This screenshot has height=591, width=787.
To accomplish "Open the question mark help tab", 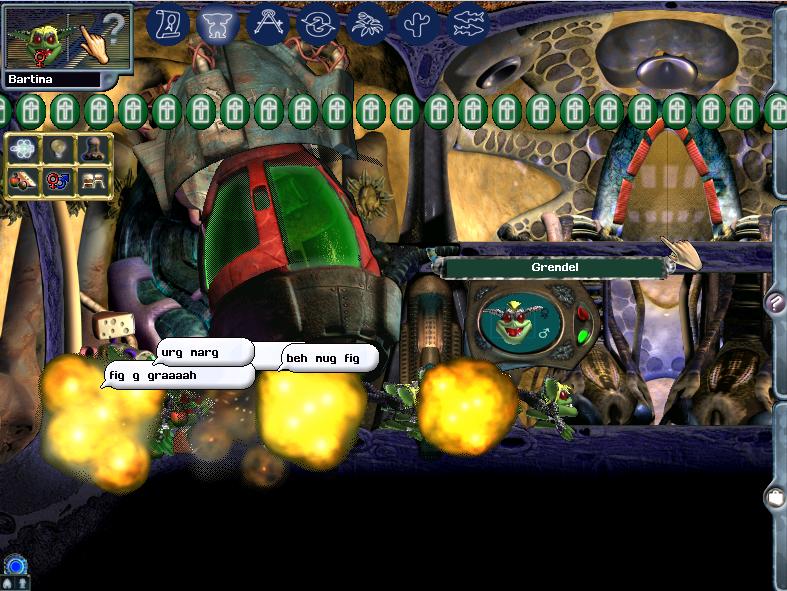I will click(x=774, y=301).
